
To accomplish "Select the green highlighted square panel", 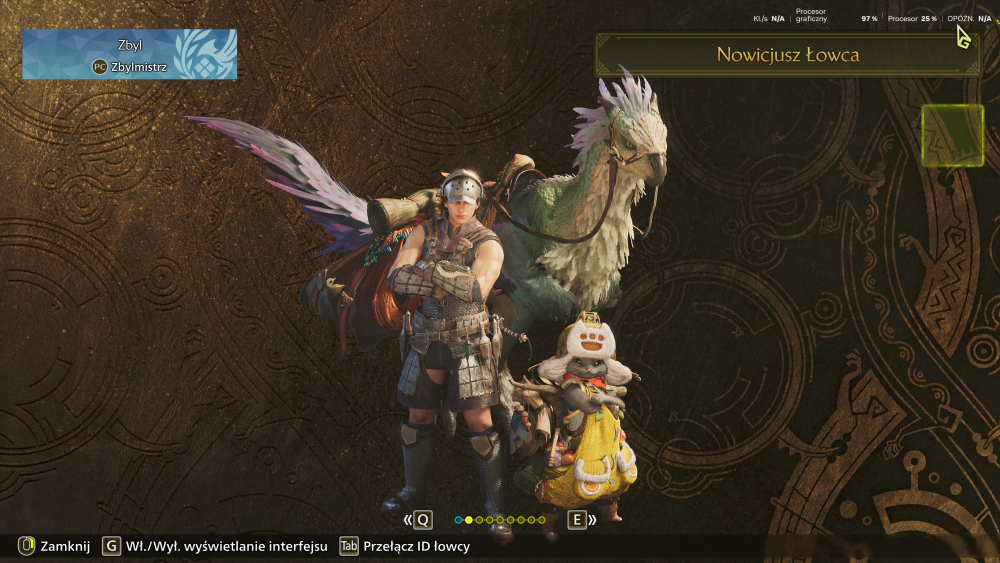I will coord(952,135).
